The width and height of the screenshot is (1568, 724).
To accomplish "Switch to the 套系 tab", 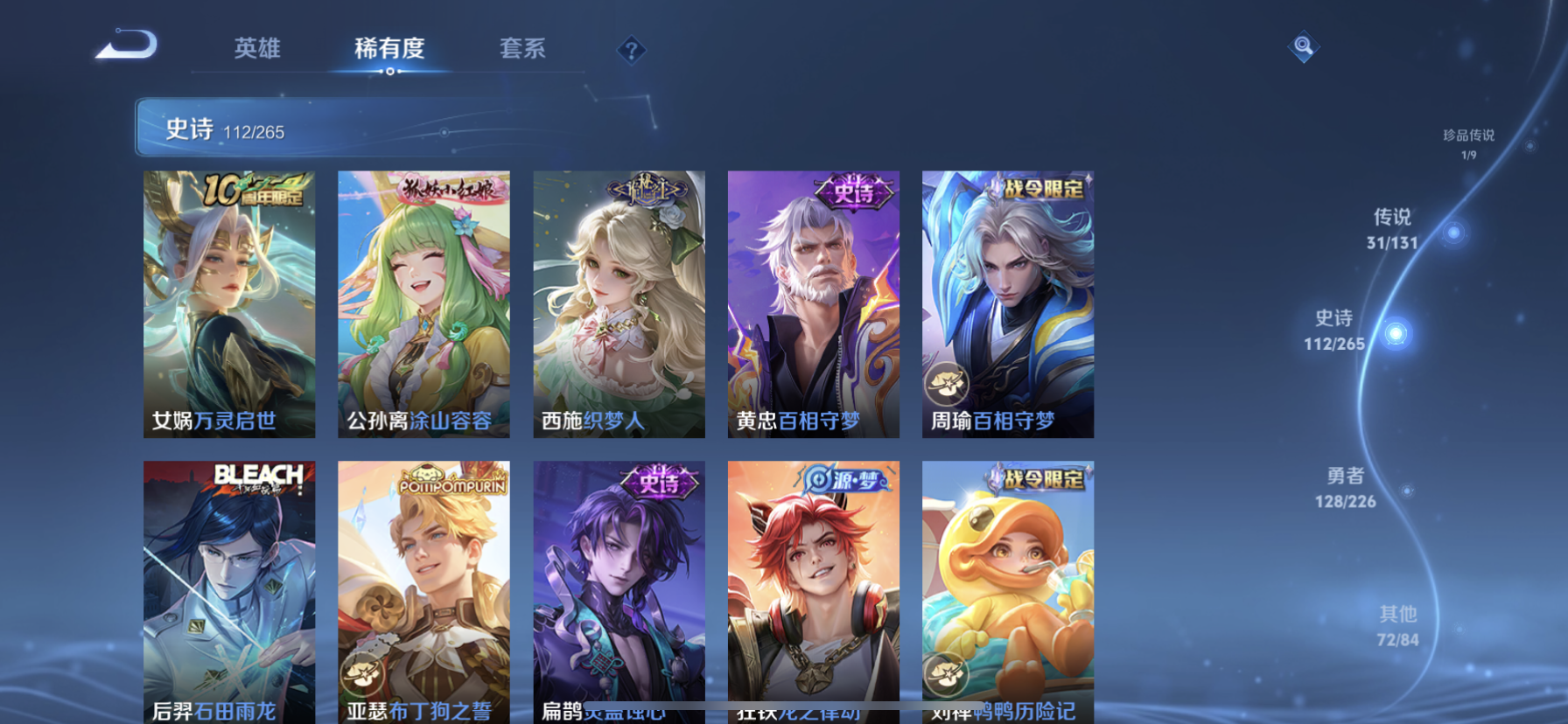I will 522,50.
